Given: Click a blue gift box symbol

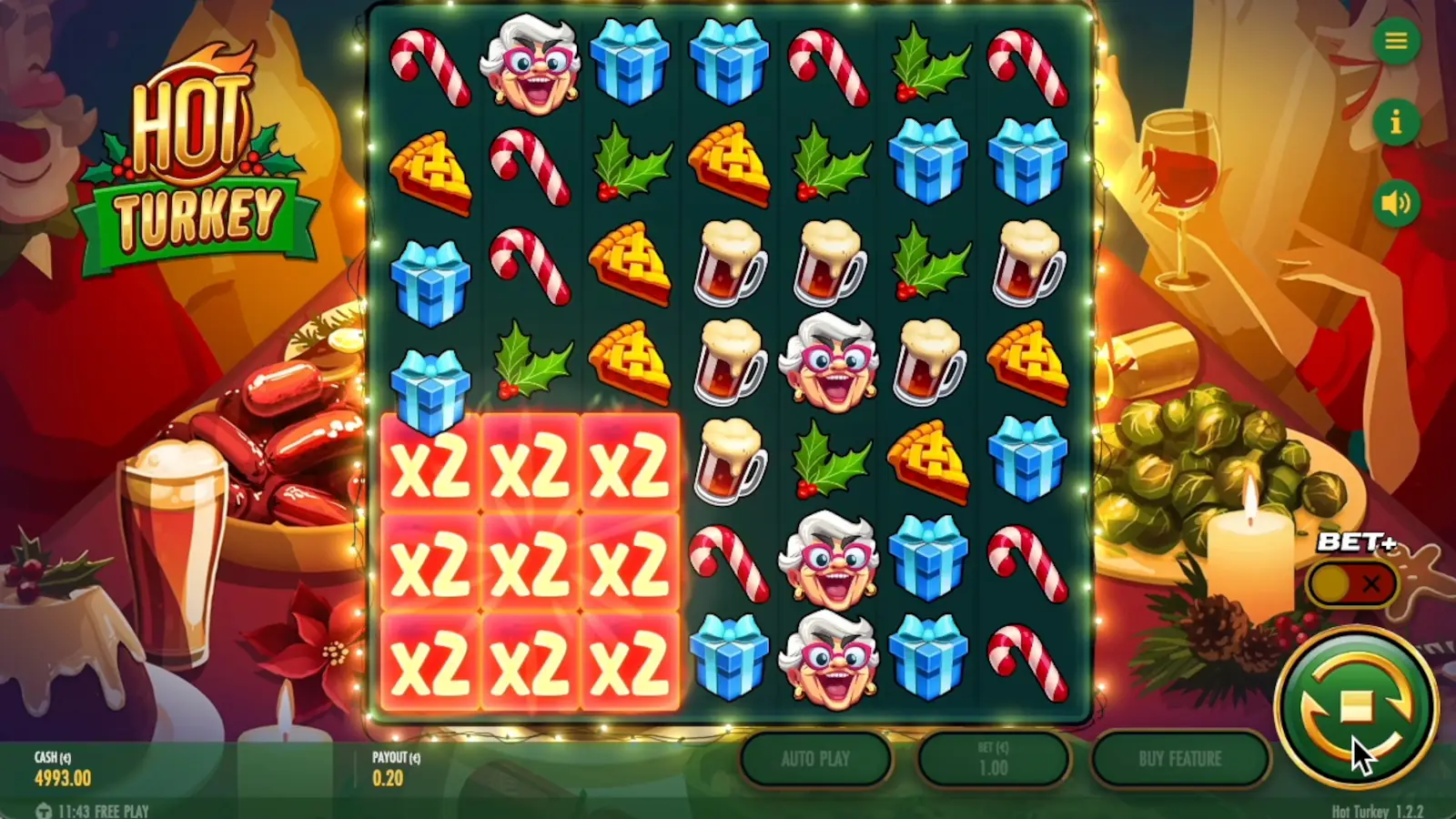Looking at the screenshot, I should (x=632, y=62).
